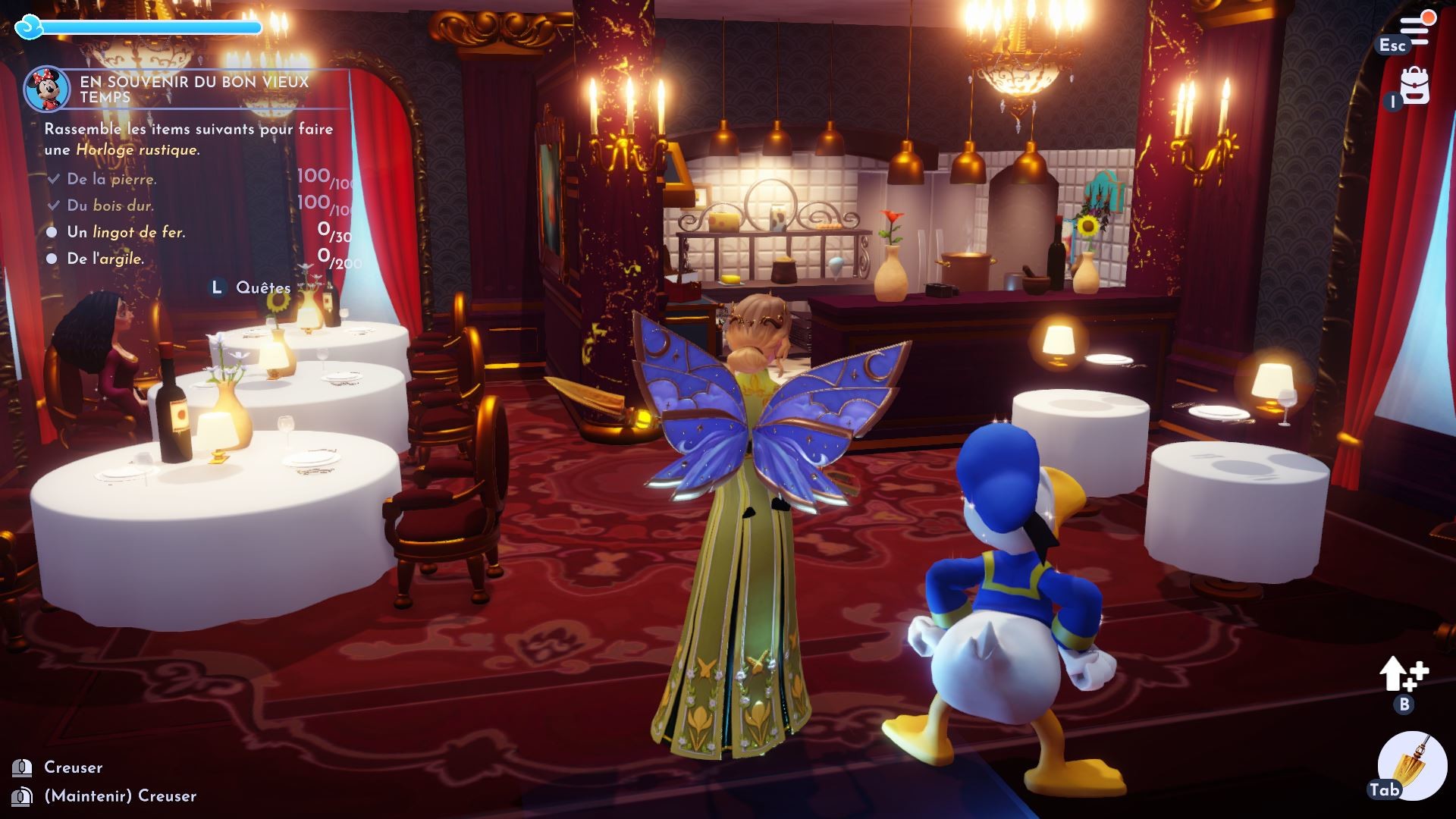Click the 0/200 argile counter
Screen dimensions: 1456x819
tap(336, 259)
